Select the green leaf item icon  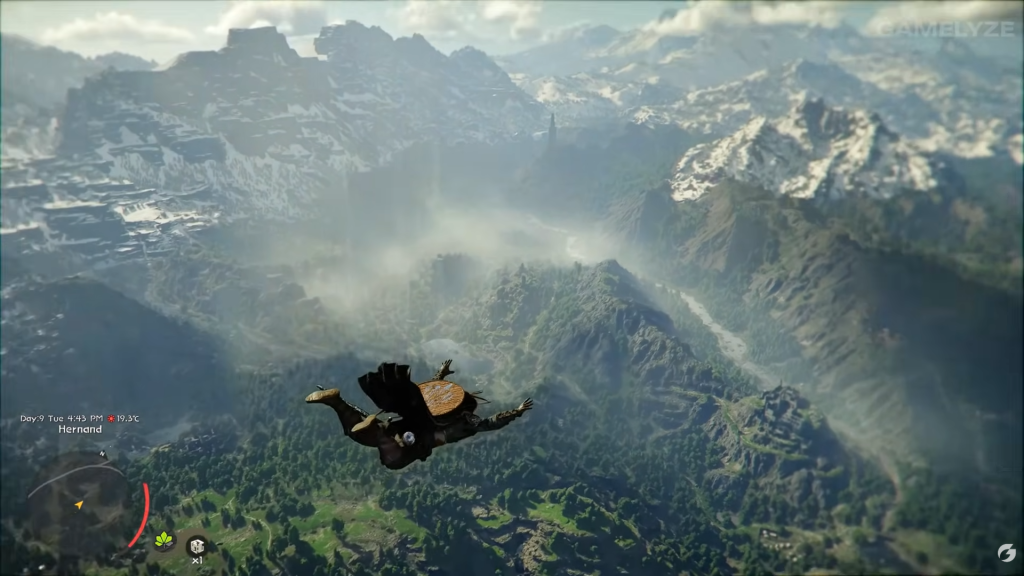click(163, 540)
